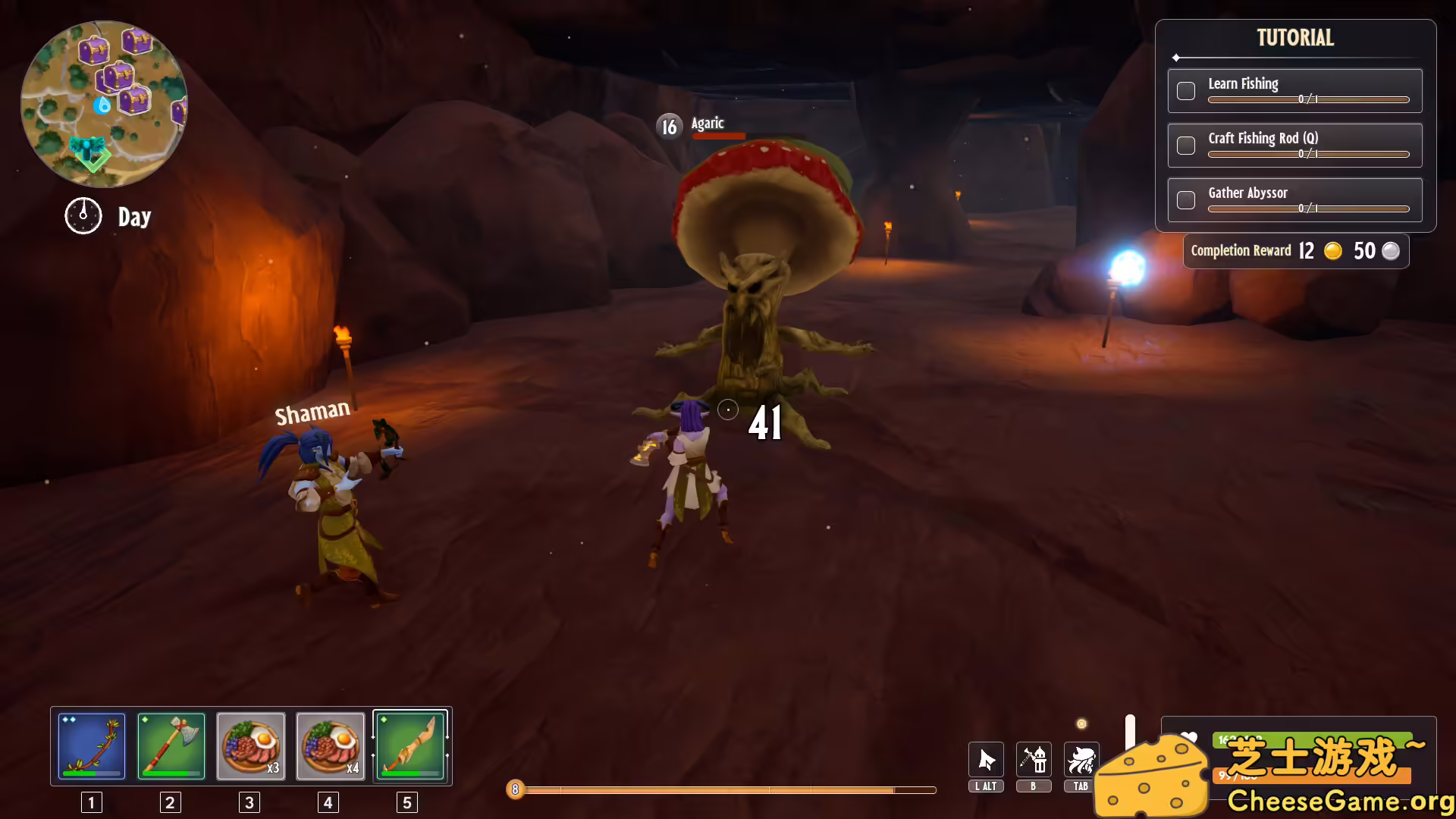1456x819 pixels.
Task: Open the character menu icon
Action: click(x=1081, y=760)
